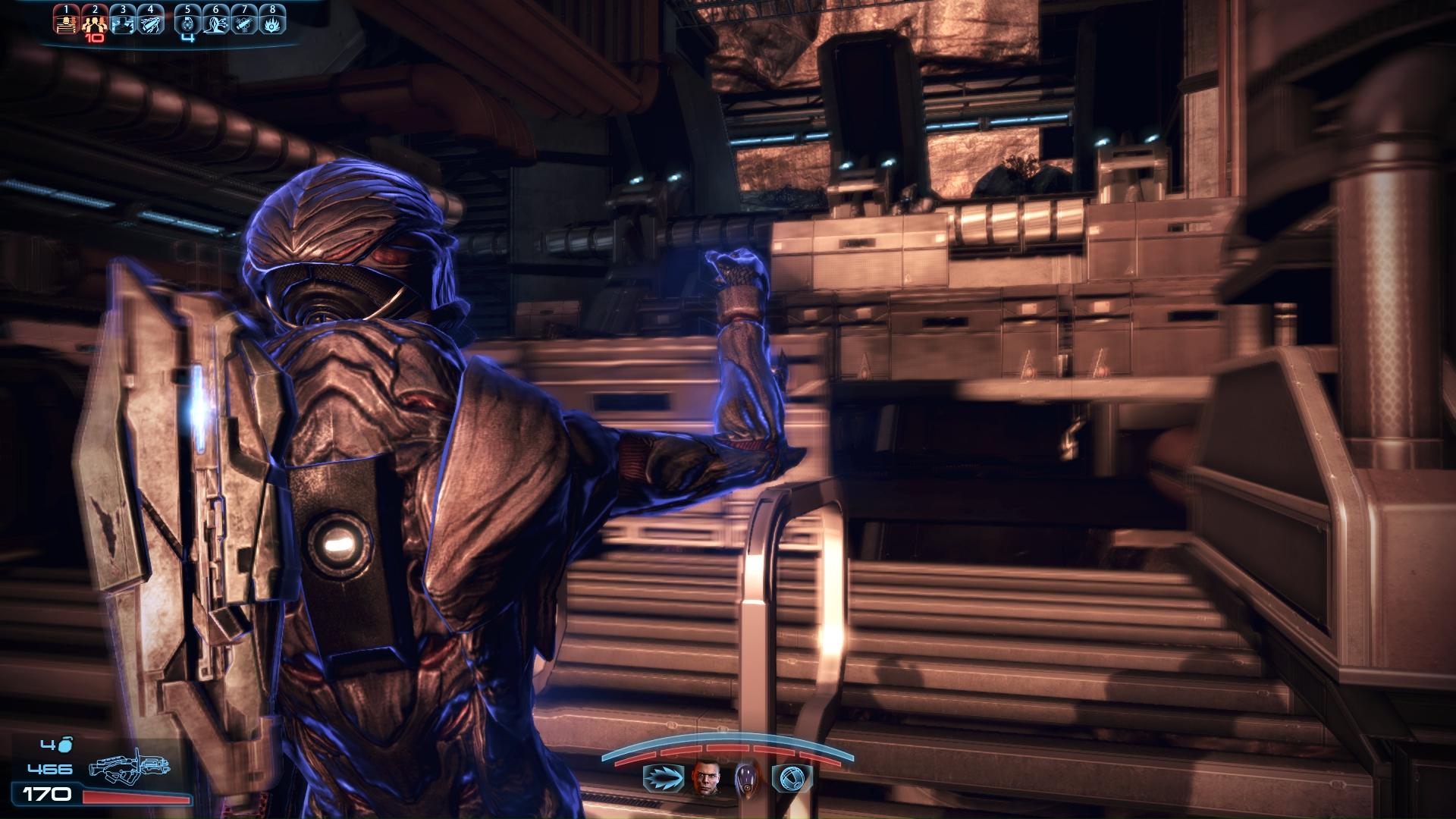Use the three-soldier power in slot 2
This screenshot has width=1456, height=819.
94,24
